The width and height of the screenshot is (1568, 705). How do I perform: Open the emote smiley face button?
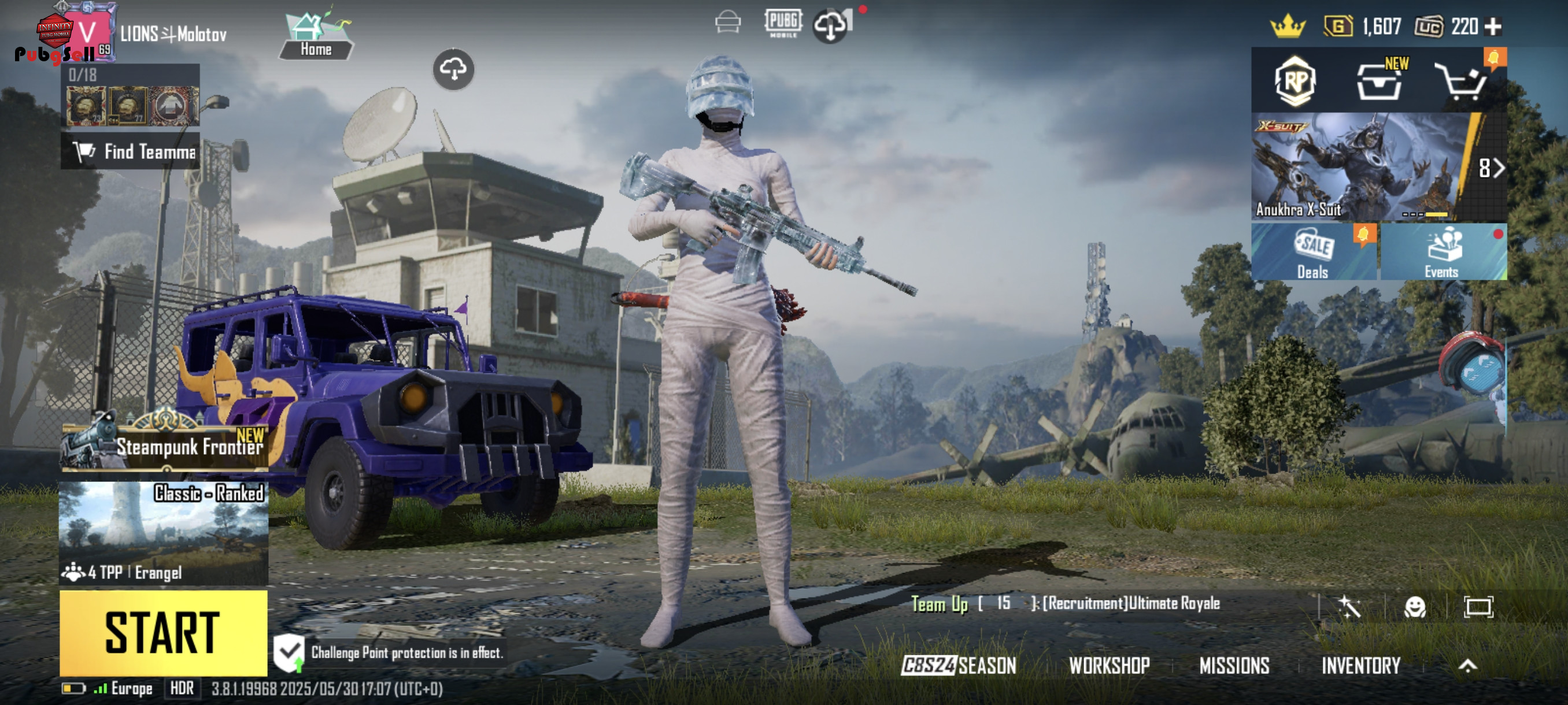coord(1415,606)
